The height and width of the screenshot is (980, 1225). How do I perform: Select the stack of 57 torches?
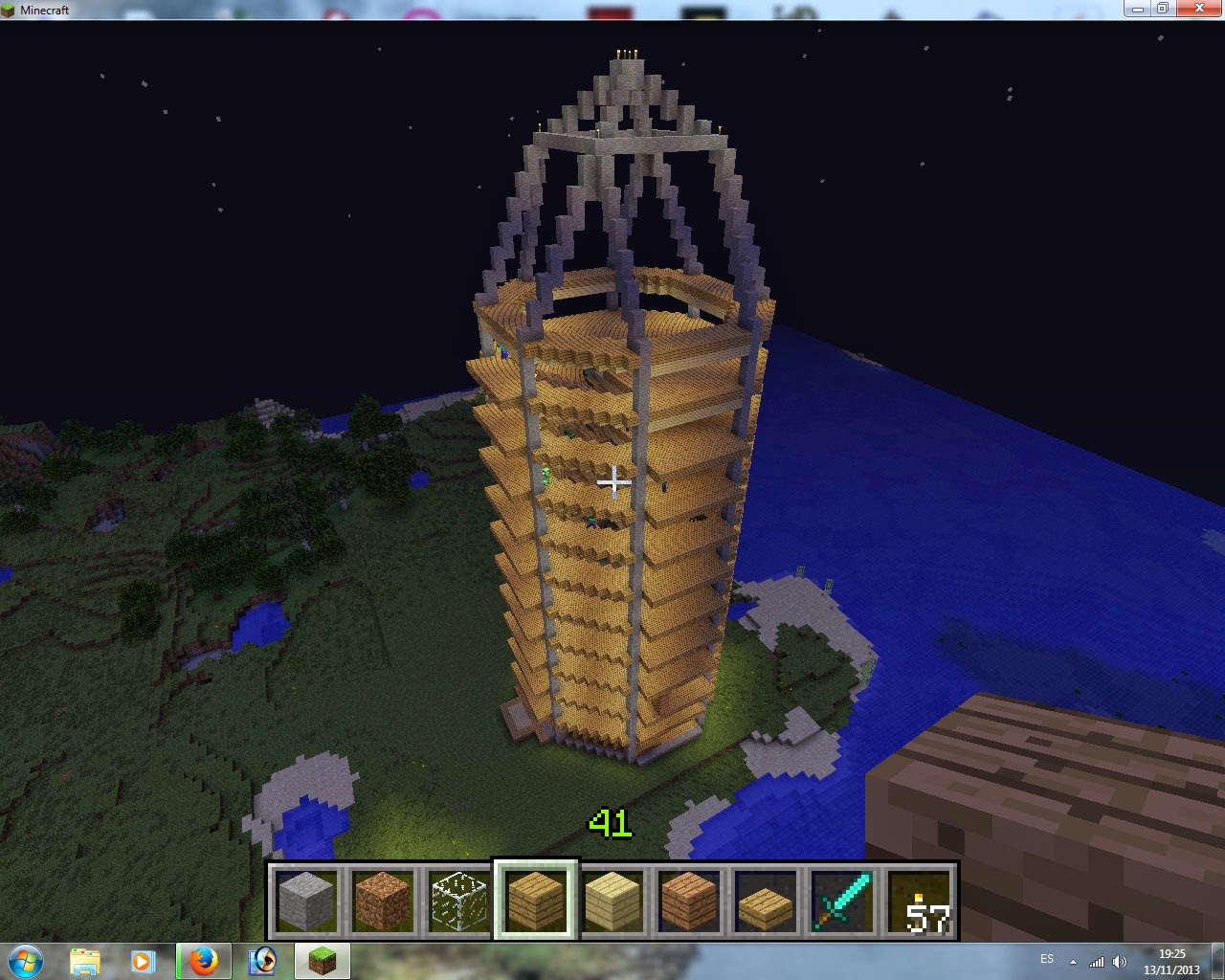(x=919, y=900)
